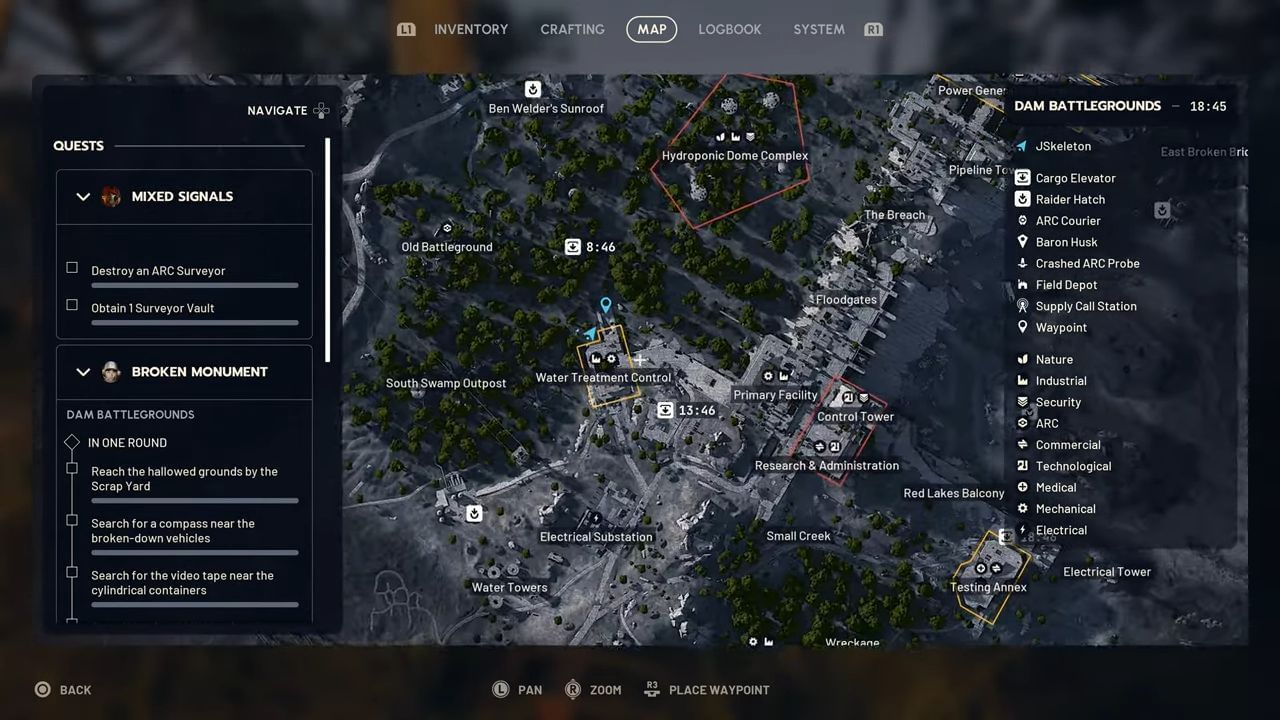Screen dimensions: 1280x720
Task: Open the NAVIGATE compass icon
Action: tap(321, 110)
